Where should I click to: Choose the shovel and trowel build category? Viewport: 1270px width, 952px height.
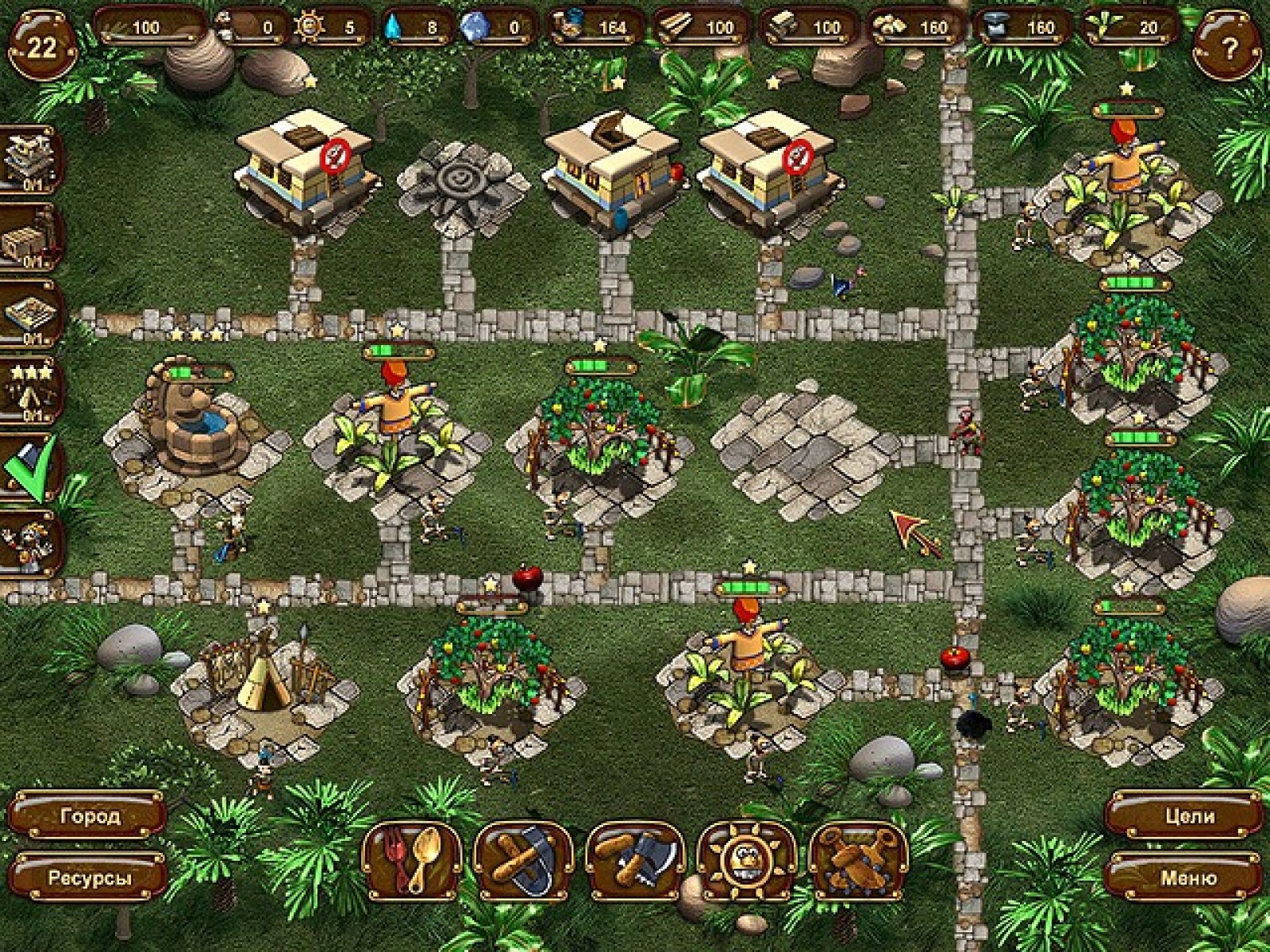tap(523, 861)
